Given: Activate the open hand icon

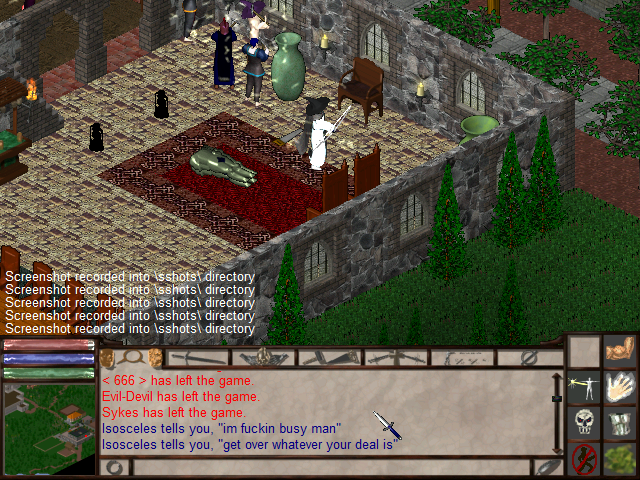Looking at the screenshot, I should pyautogui.click(x=622, y=387).
